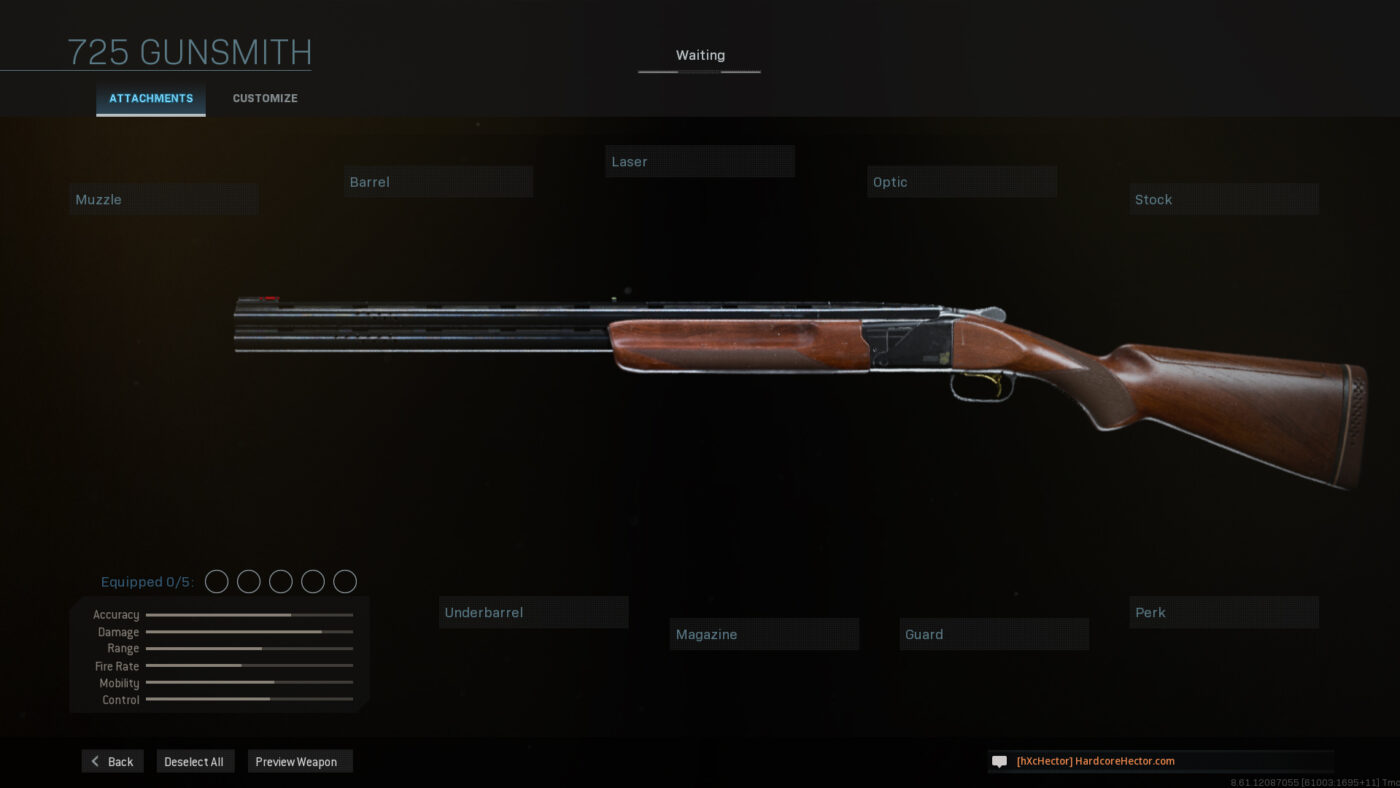Open the Perk attachment slot
The image size is (1400, 788).
pyautogui.click(x=1223, y=612)
